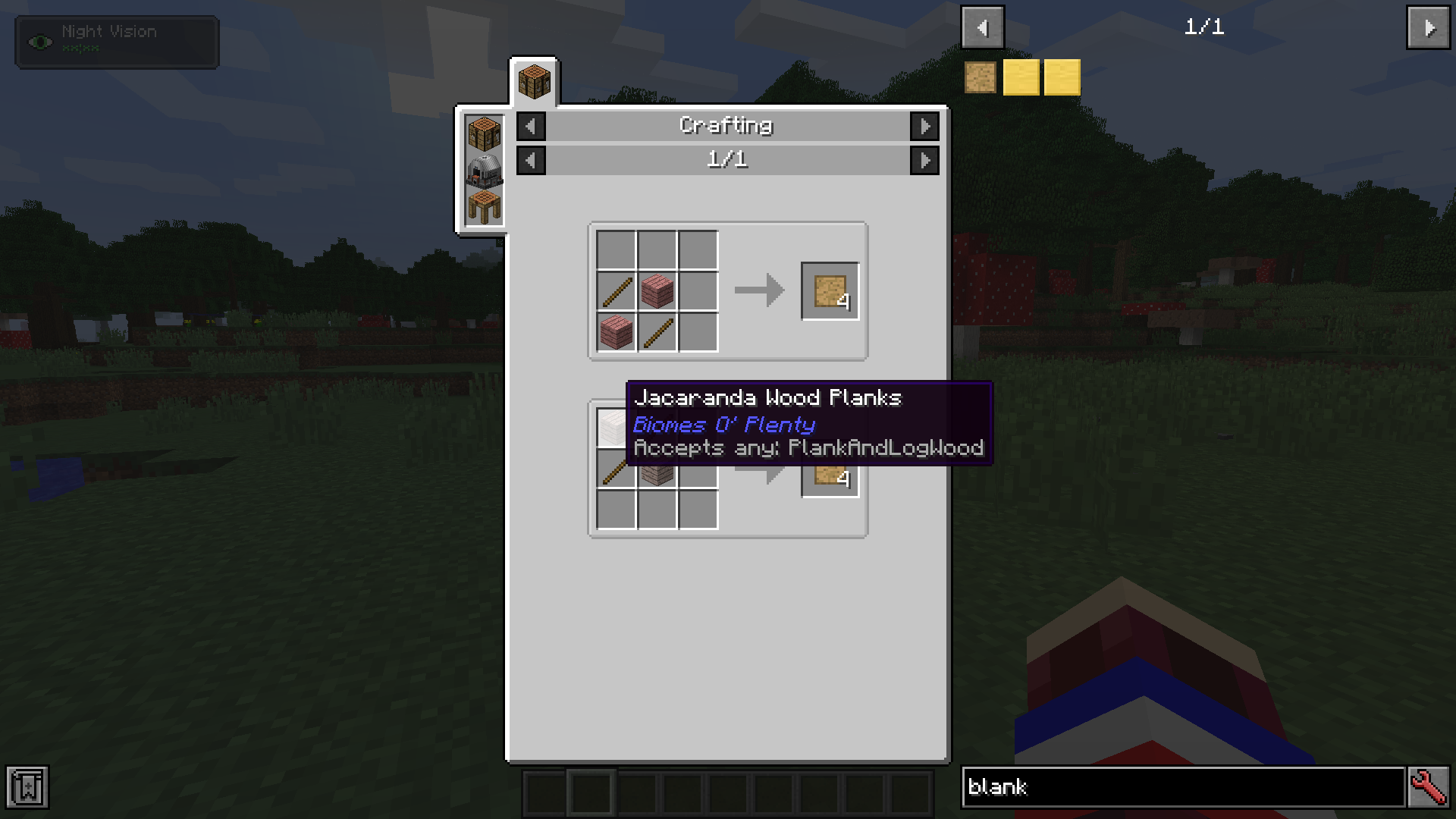Open JEI settings using the red wrench icon
1456x819 pixels.
point(1429,788)
